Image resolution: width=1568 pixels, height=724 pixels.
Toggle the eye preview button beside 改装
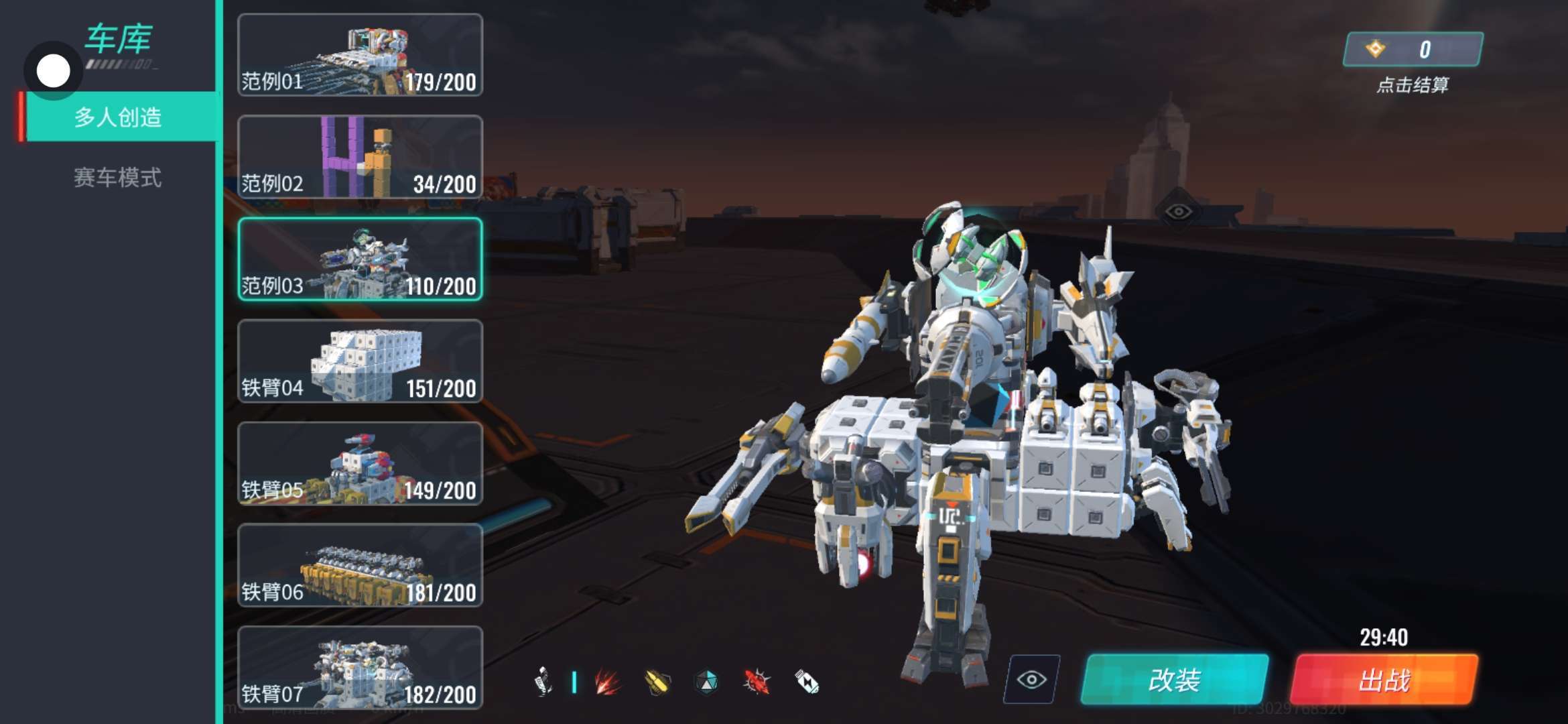point(1031,680)
